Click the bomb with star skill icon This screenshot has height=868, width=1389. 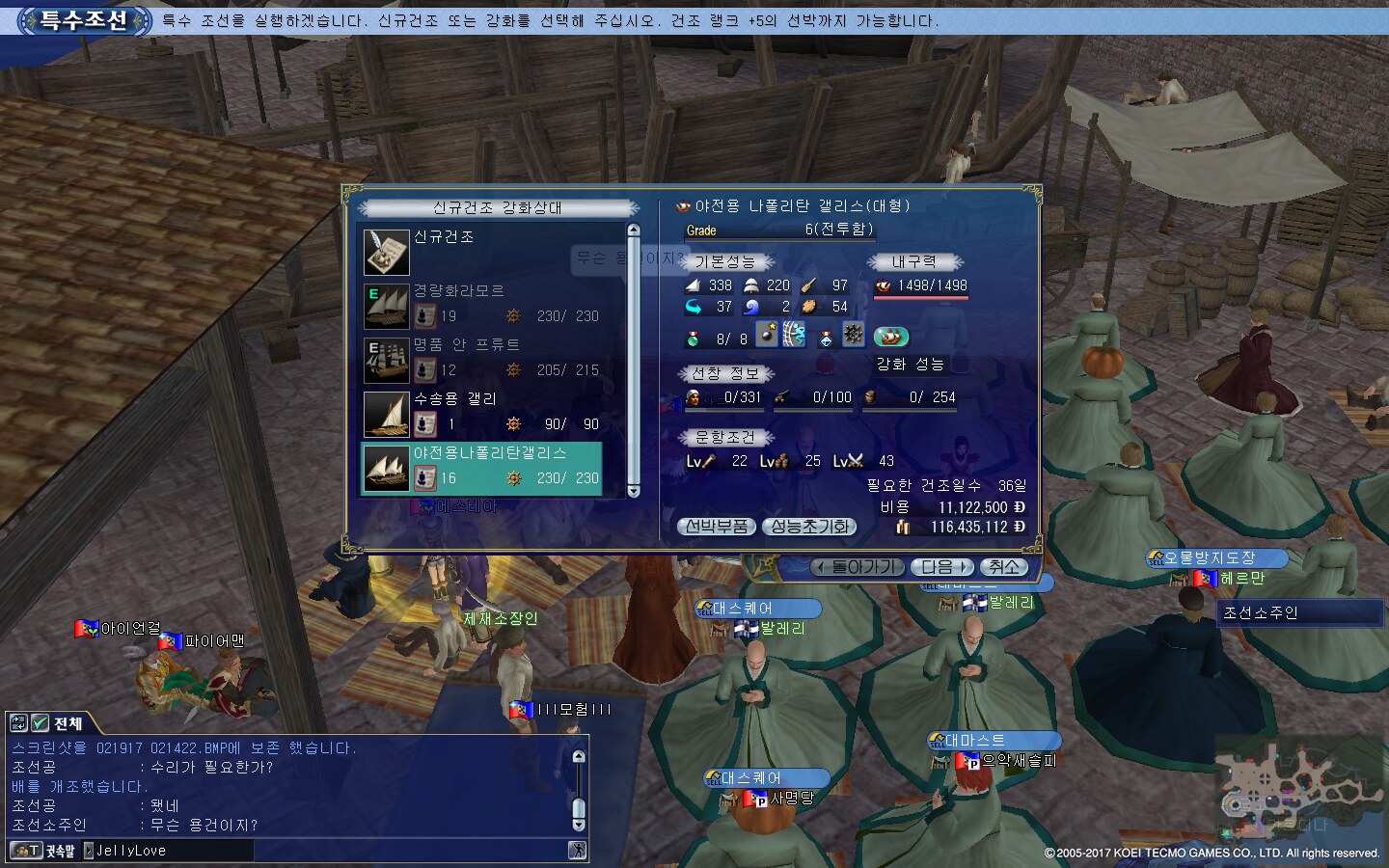tap(767, 335)
